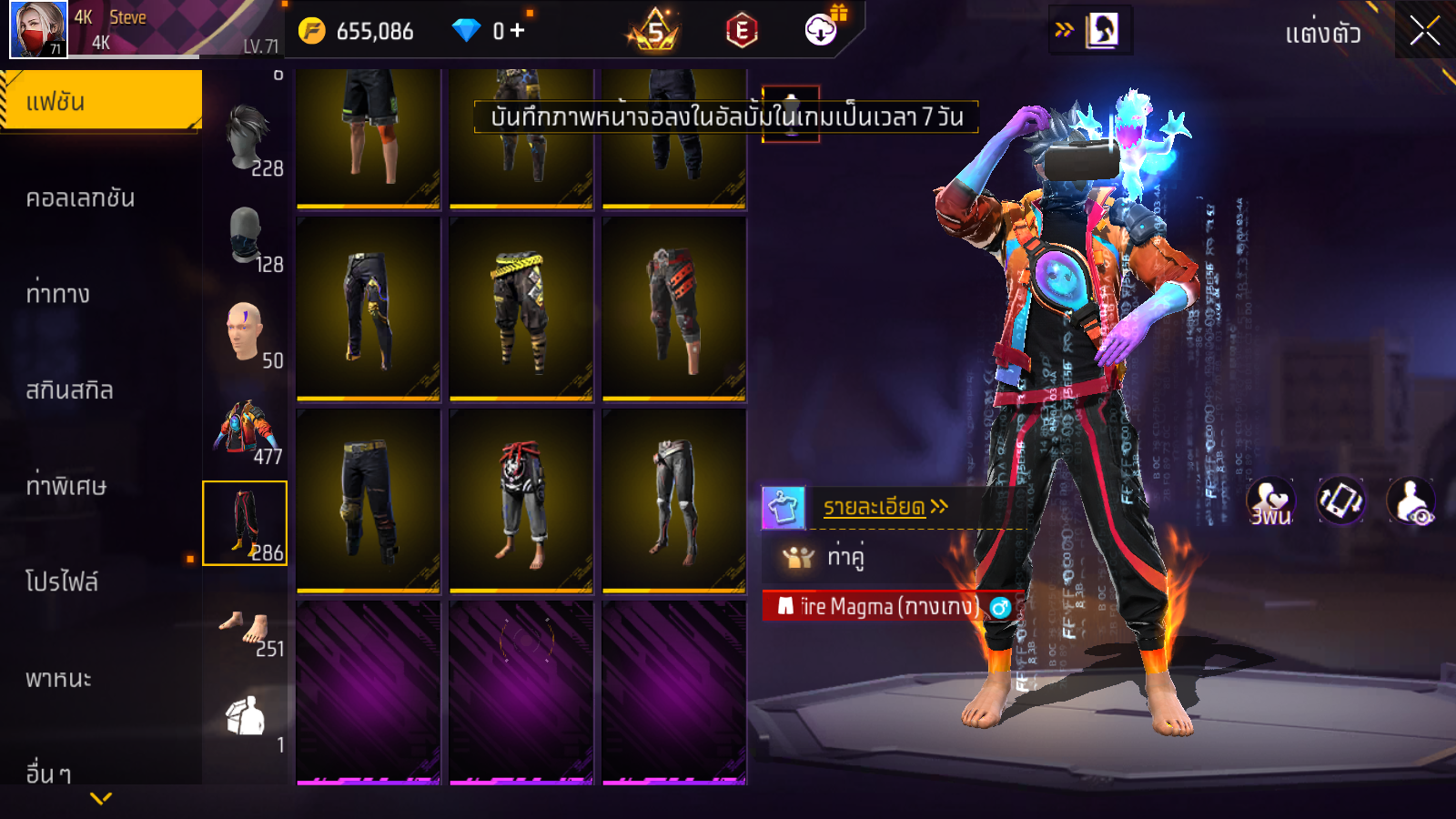Add diamonds with the plus button
This screenshot has width=1456, height=819.
[x=518, y=30]
